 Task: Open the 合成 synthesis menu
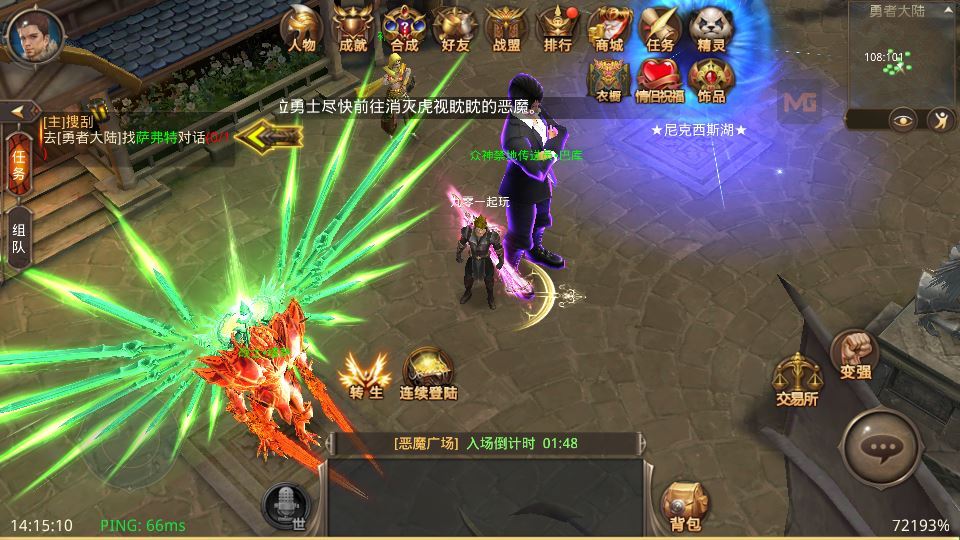[x=404, y=27]
